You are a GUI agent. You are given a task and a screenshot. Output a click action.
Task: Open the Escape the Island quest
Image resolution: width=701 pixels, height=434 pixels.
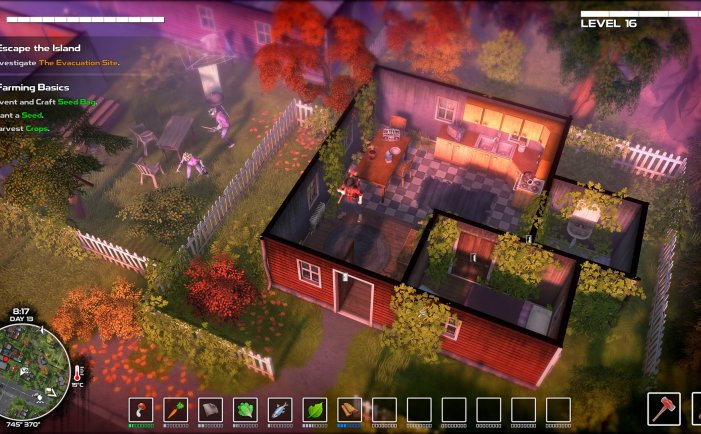(x=40, y=47)
